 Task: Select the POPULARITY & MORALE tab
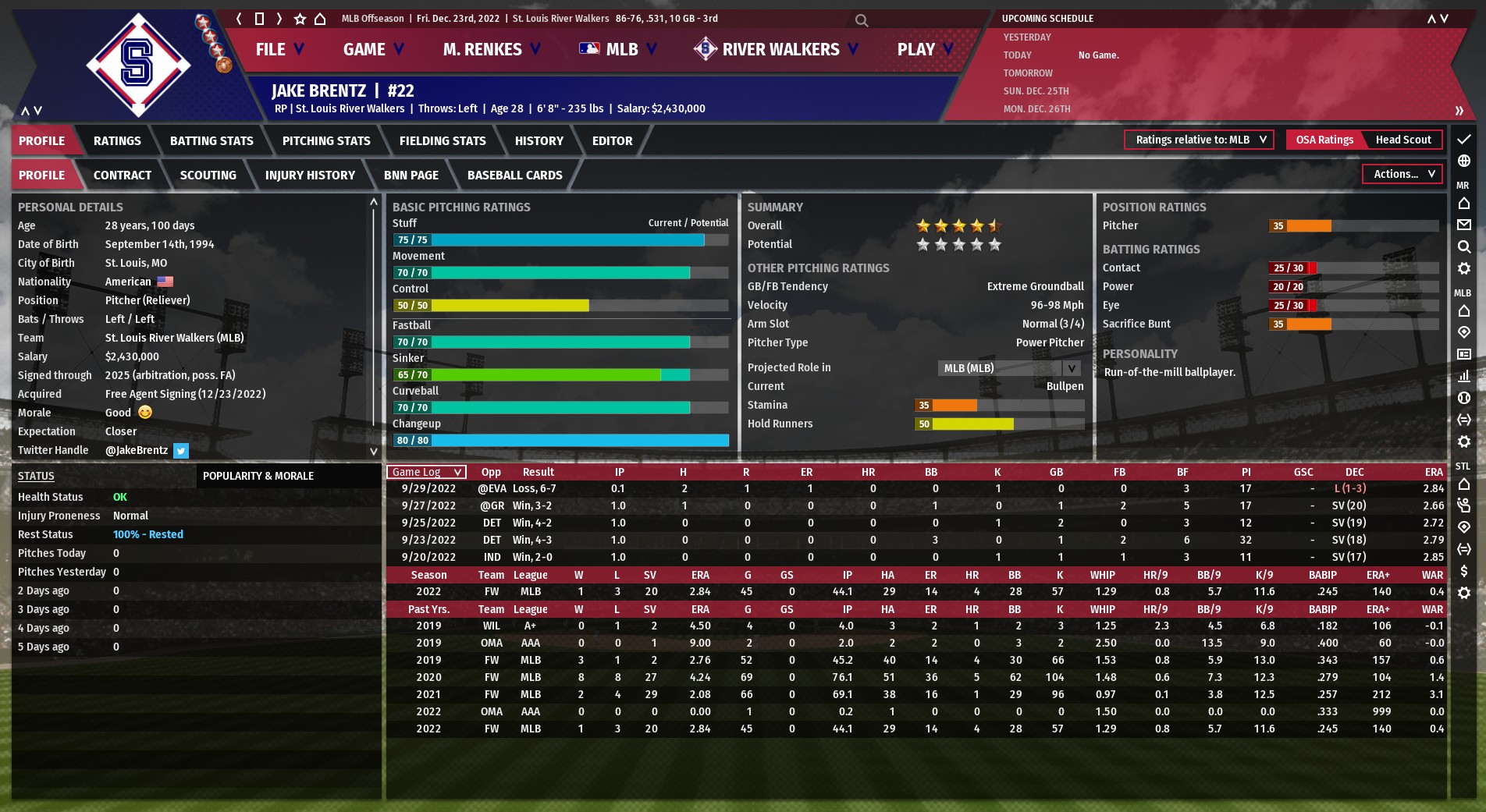tap(258, 477)
